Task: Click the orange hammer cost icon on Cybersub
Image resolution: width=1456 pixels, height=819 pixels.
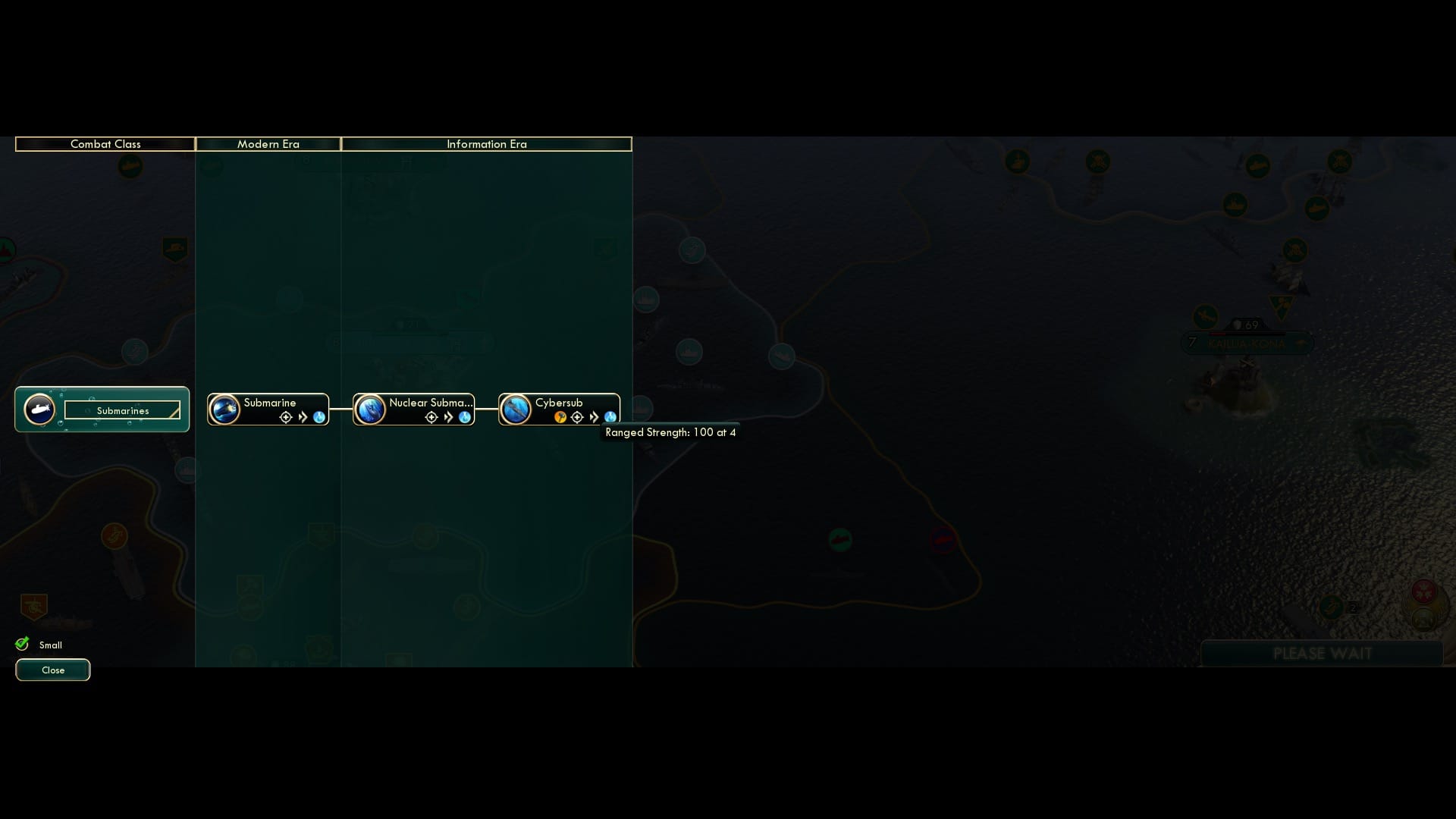Action: 560,417
